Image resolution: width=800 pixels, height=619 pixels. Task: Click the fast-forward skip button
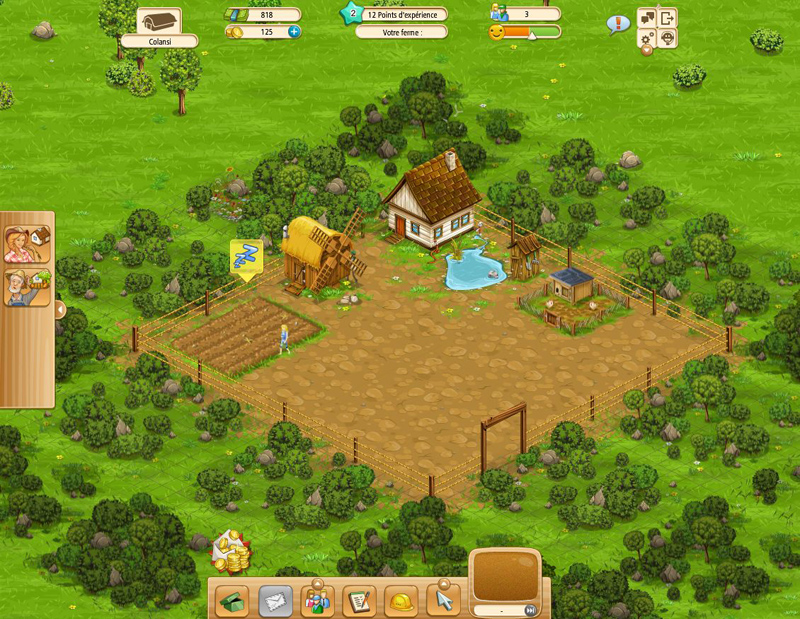click(x=531, y=610)
